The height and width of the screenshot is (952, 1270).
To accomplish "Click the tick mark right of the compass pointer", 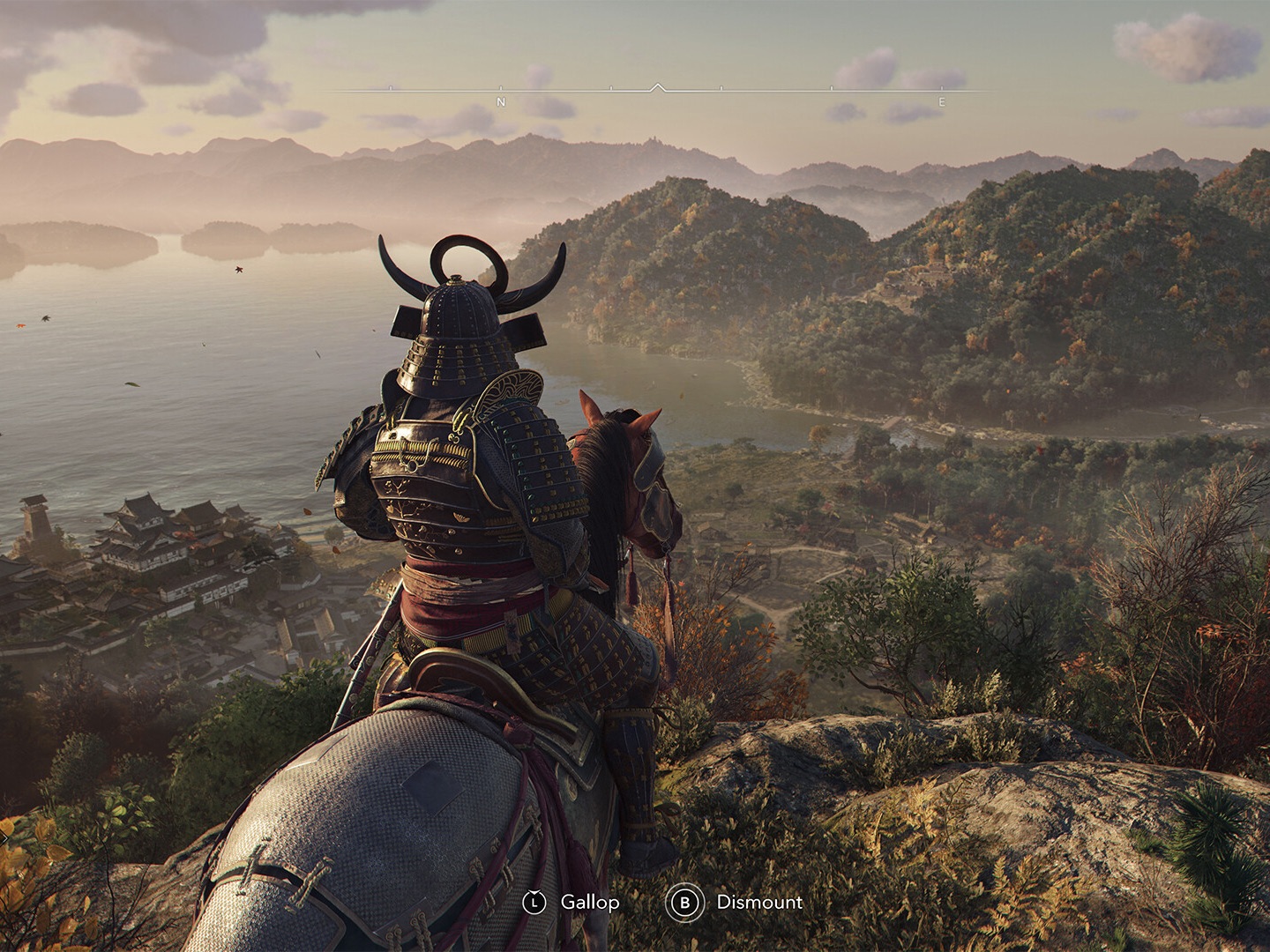I will [721, 90].
